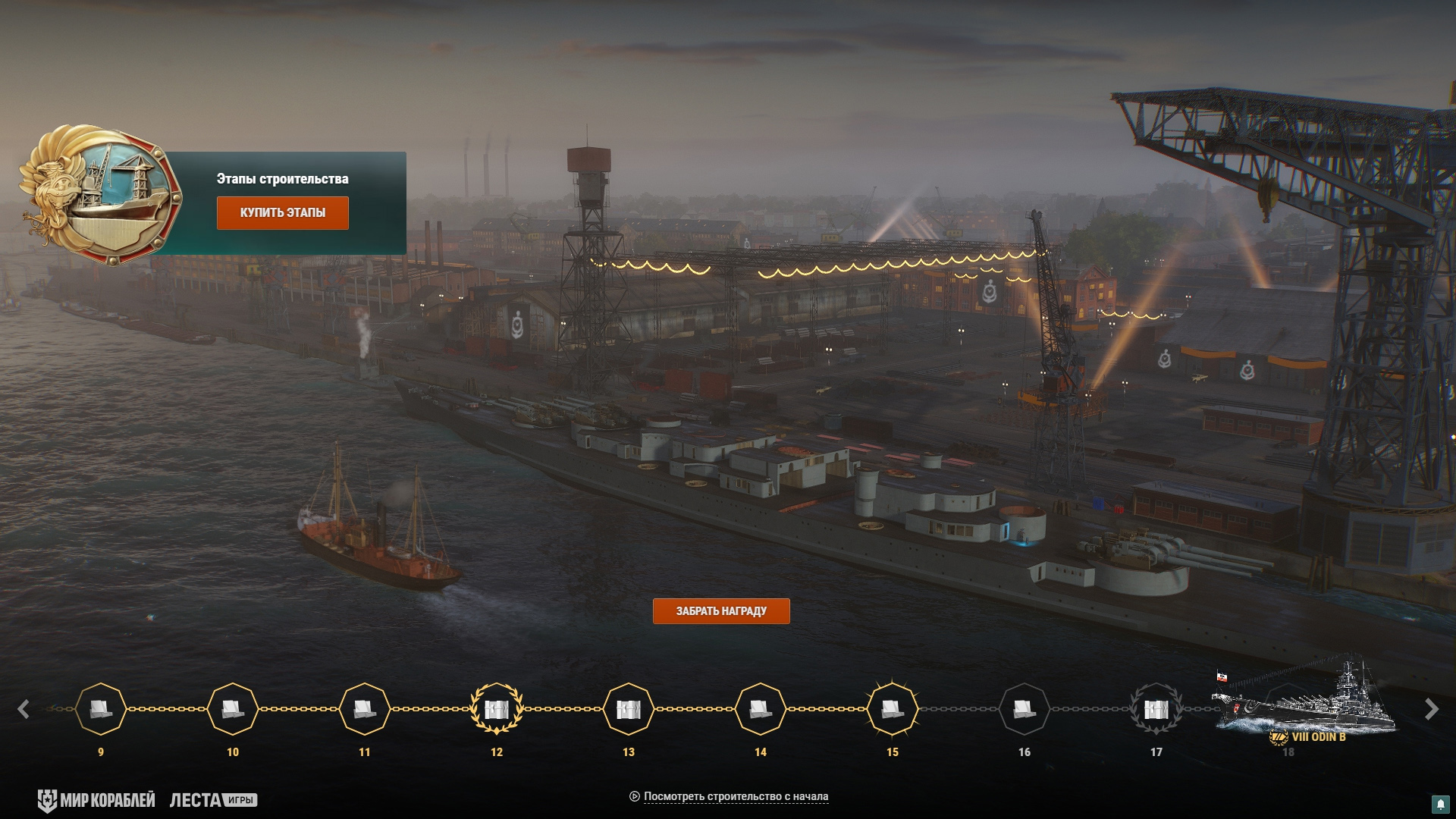Open laurel-wreathed stage 12
The image size is (1456, 819).
(x=497, y=709)
